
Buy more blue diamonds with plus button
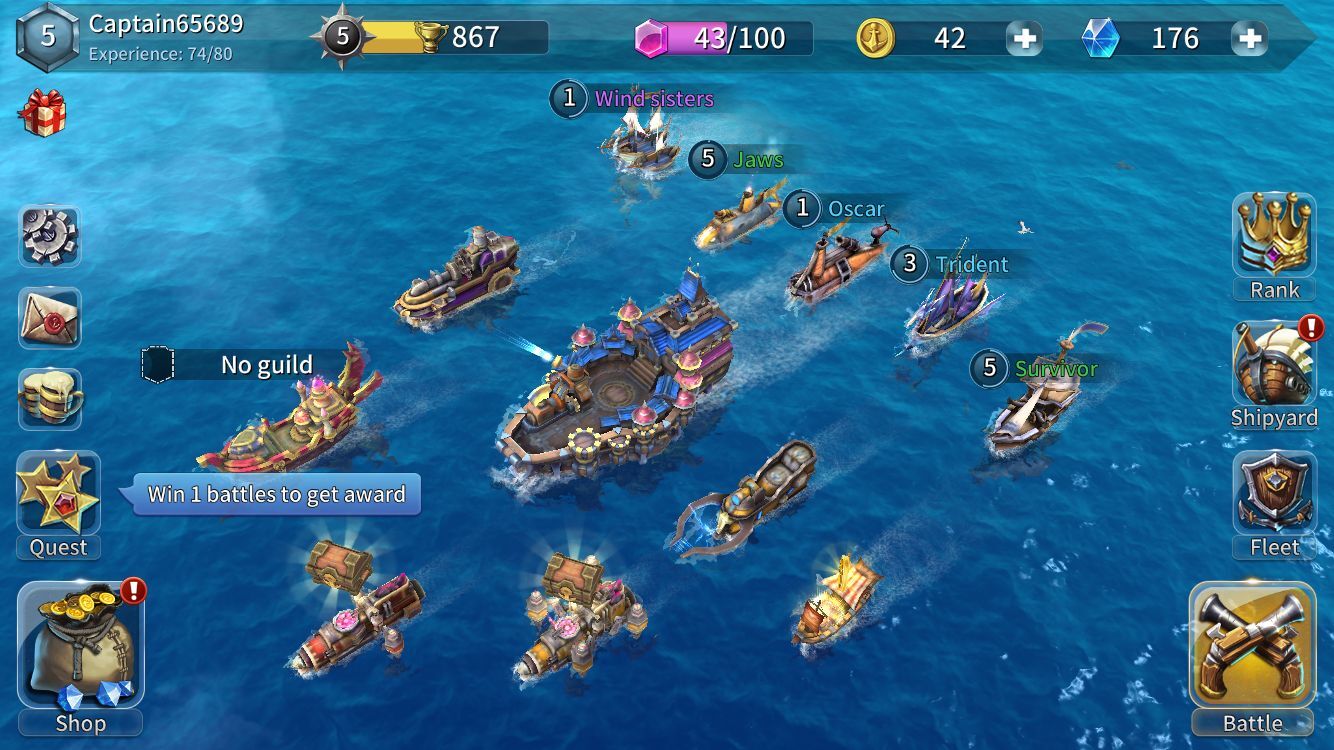pyautogui.click(x=1250, y=39)
